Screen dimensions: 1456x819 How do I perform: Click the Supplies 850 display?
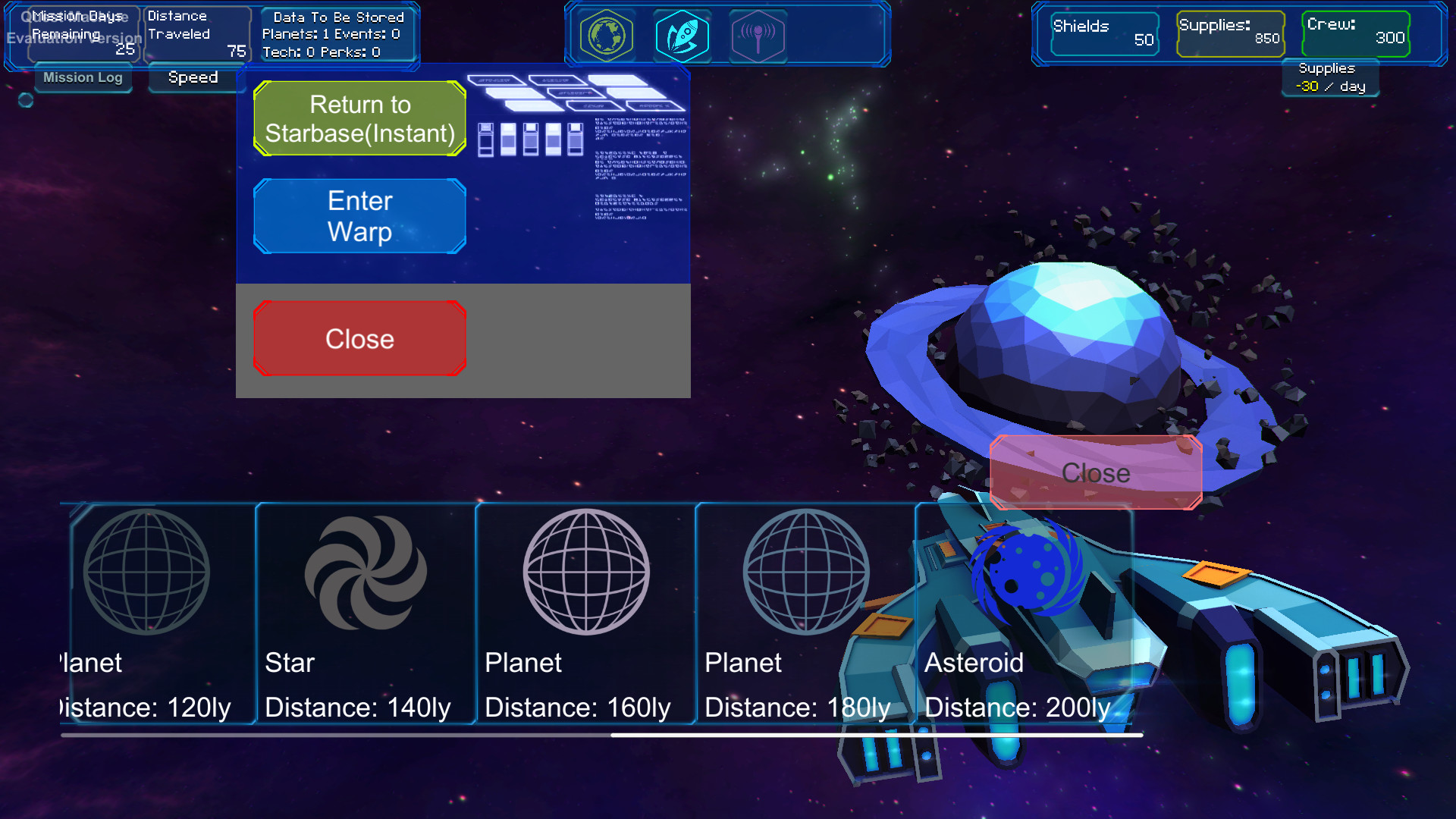1230,33
